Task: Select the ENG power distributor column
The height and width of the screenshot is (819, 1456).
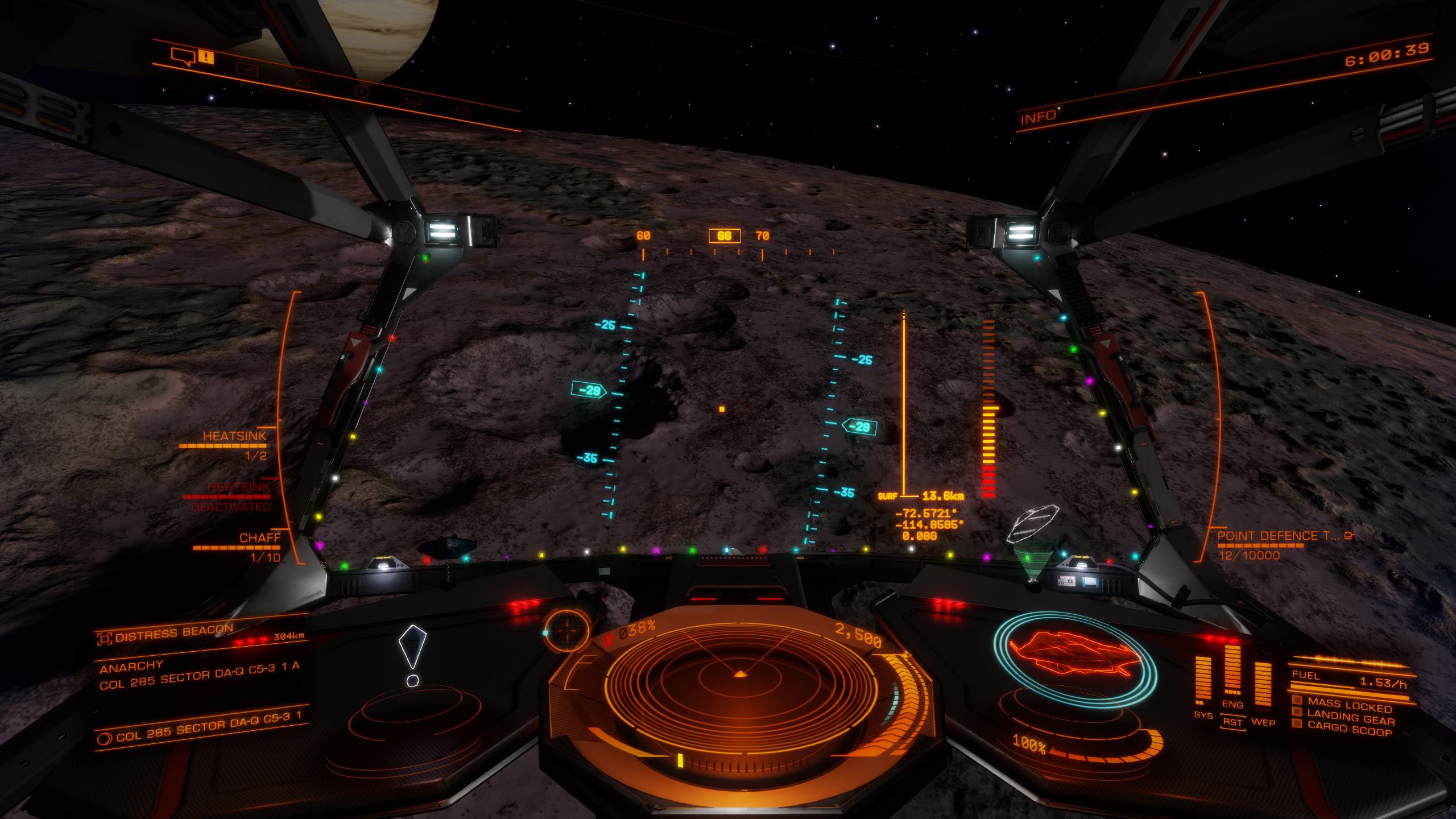Action: pyautogui.click(x=1232, y=671)
